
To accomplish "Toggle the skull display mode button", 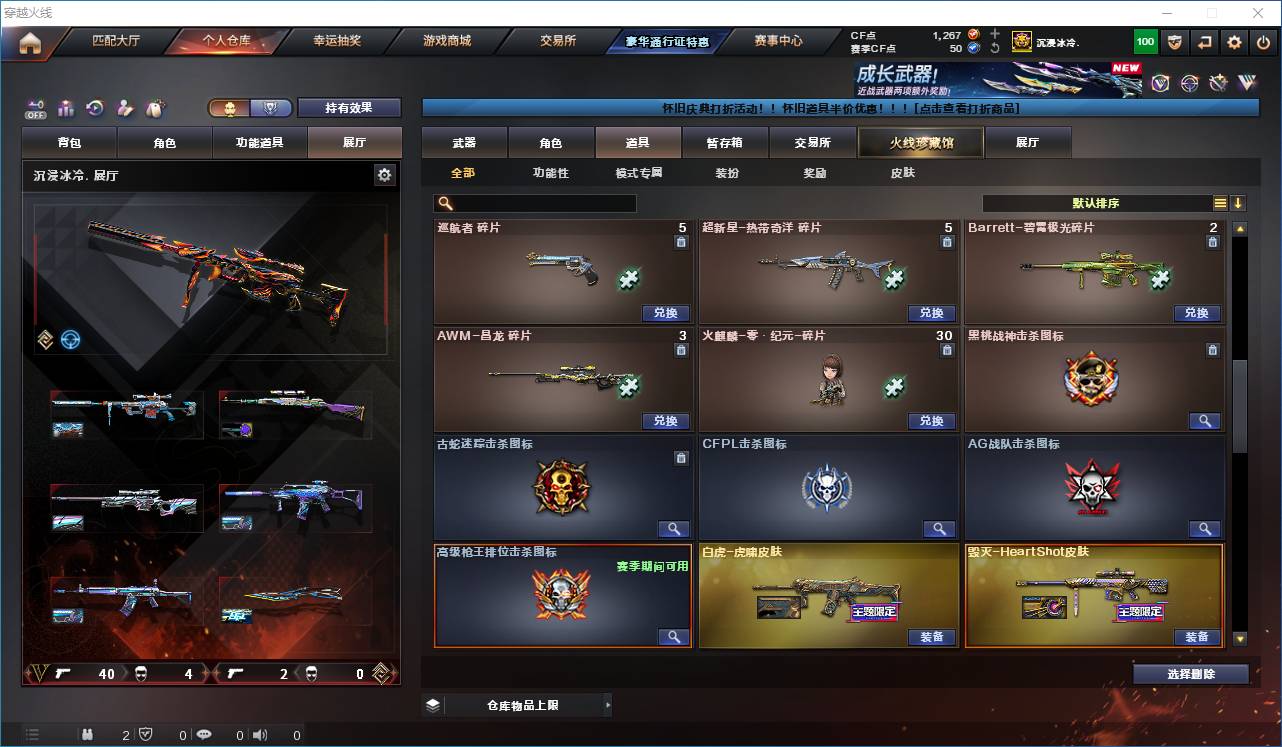I will [231, 107].
